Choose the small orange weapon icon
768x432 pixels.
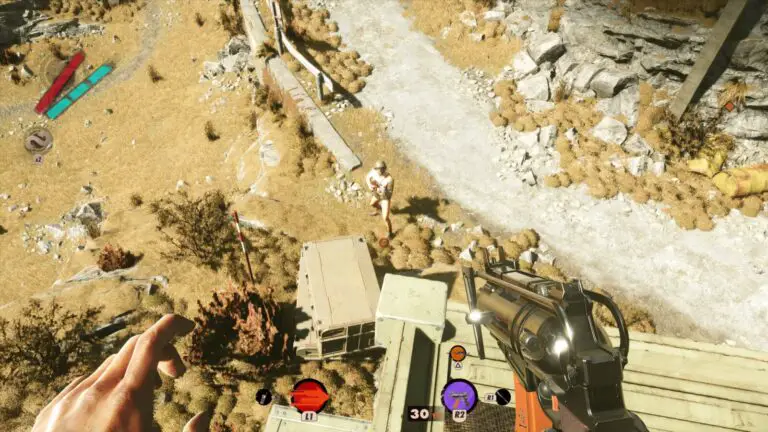coord(457,353)
